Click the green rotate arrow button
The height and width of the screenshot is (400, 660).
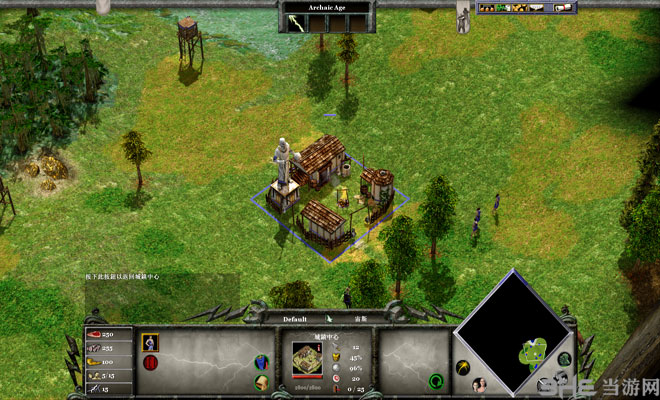[x=436, y=380]
